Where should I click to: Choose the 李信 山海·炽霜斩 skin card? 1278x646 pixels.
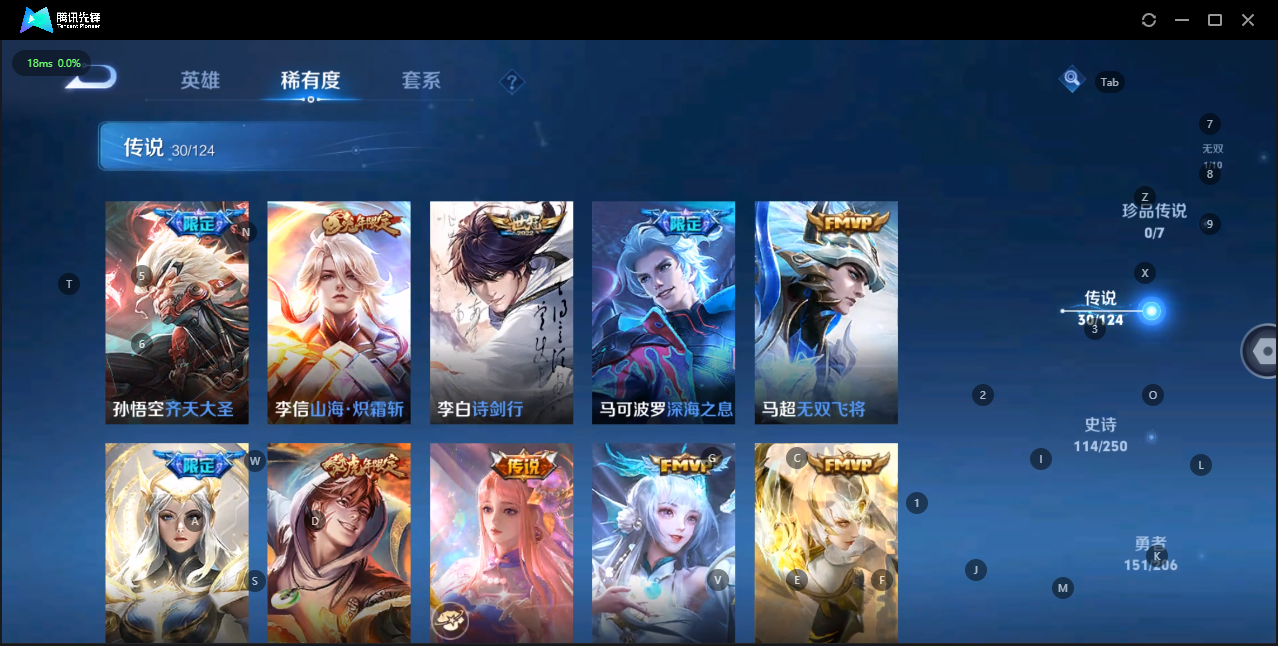click(x=339, y=312)
